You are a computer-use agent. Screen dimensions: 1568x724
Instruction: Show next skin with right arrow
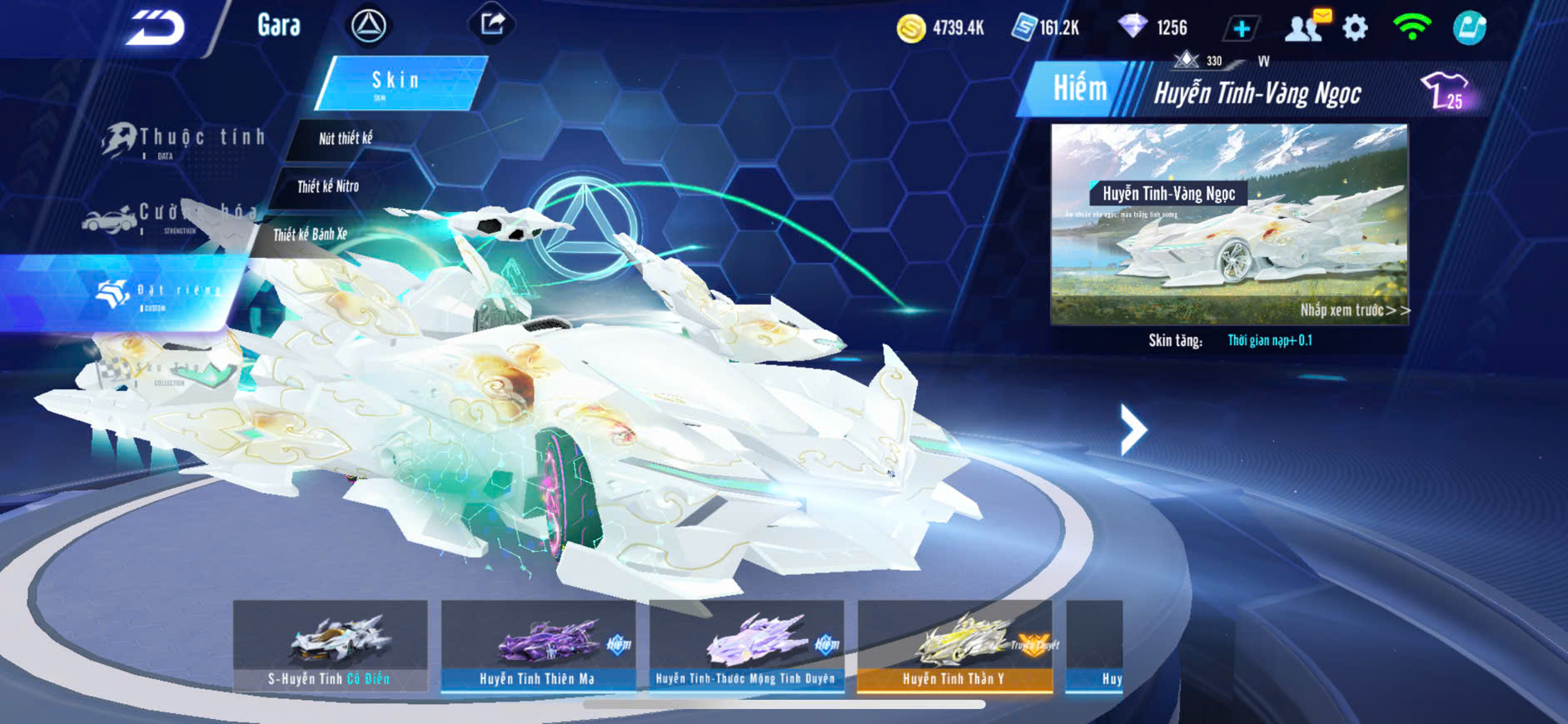pos(1133,429)
